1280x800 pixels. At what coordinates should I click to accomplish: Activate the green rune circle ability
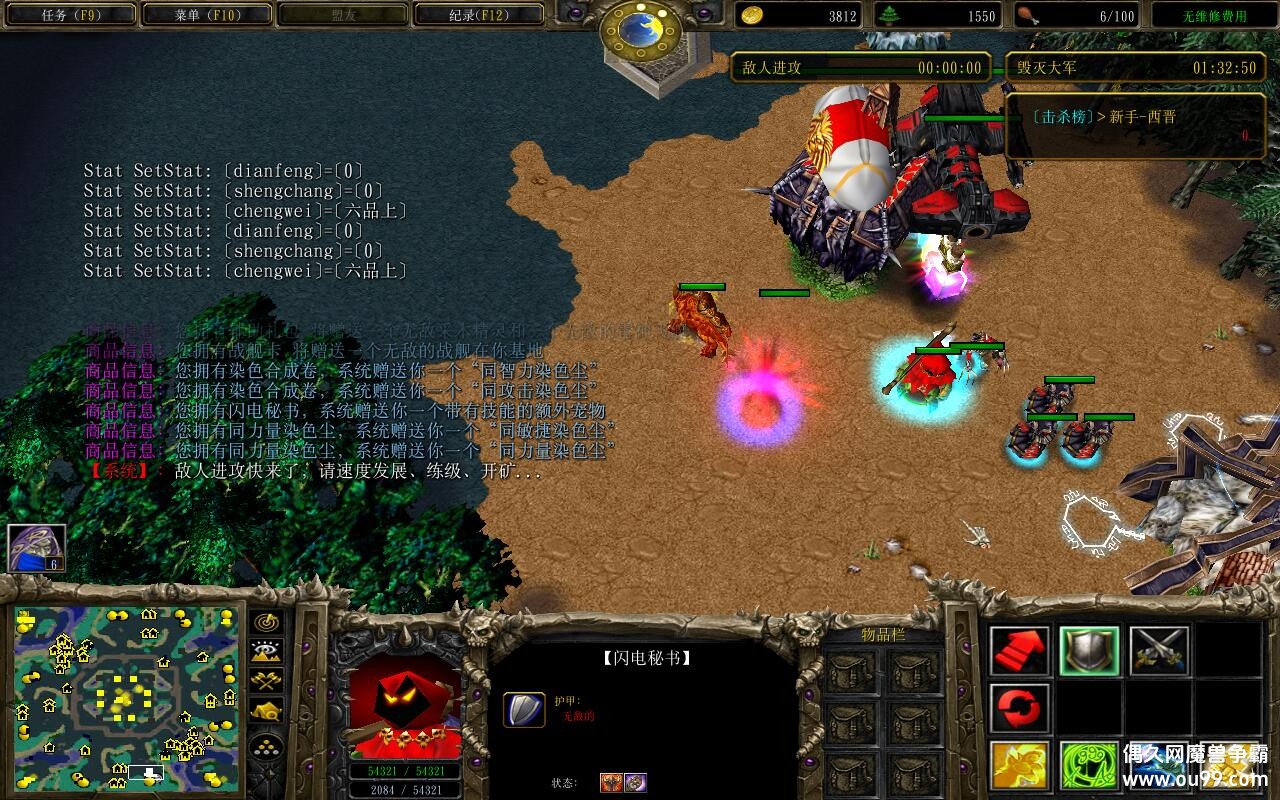1089,766
